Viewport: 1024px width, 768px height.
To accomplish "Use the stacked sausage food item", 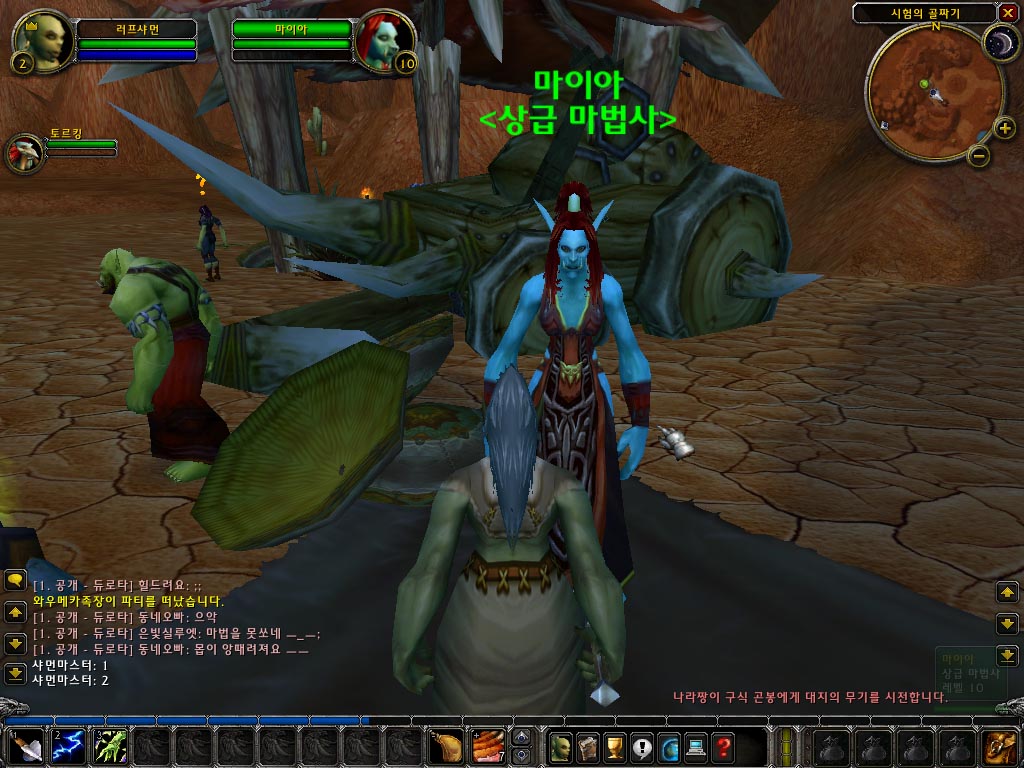I will coord(487,746).
